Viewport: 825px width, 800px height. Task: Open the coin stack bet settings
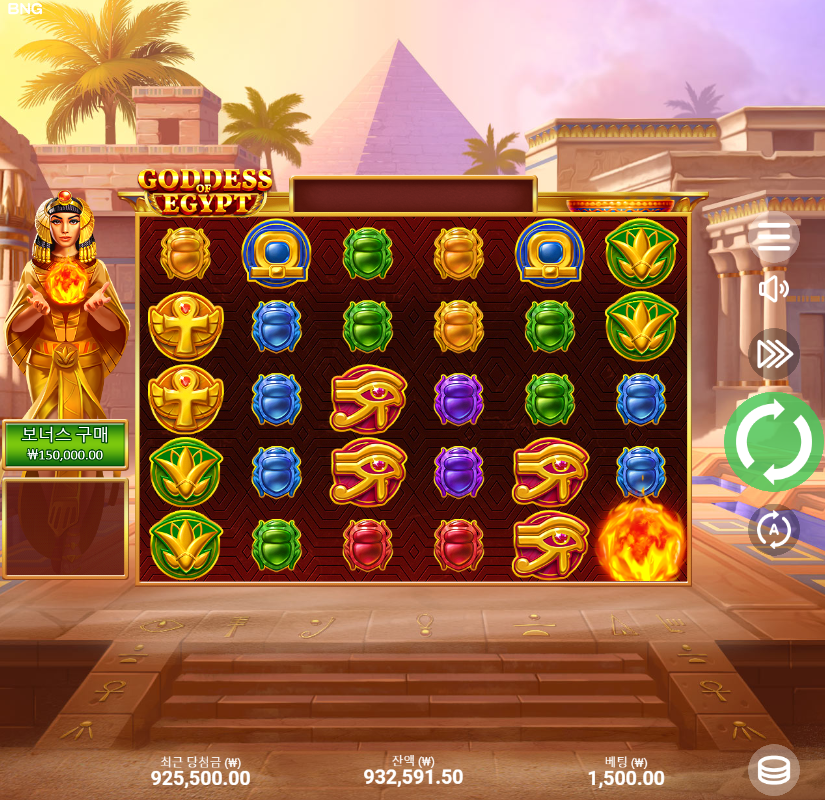773,770
